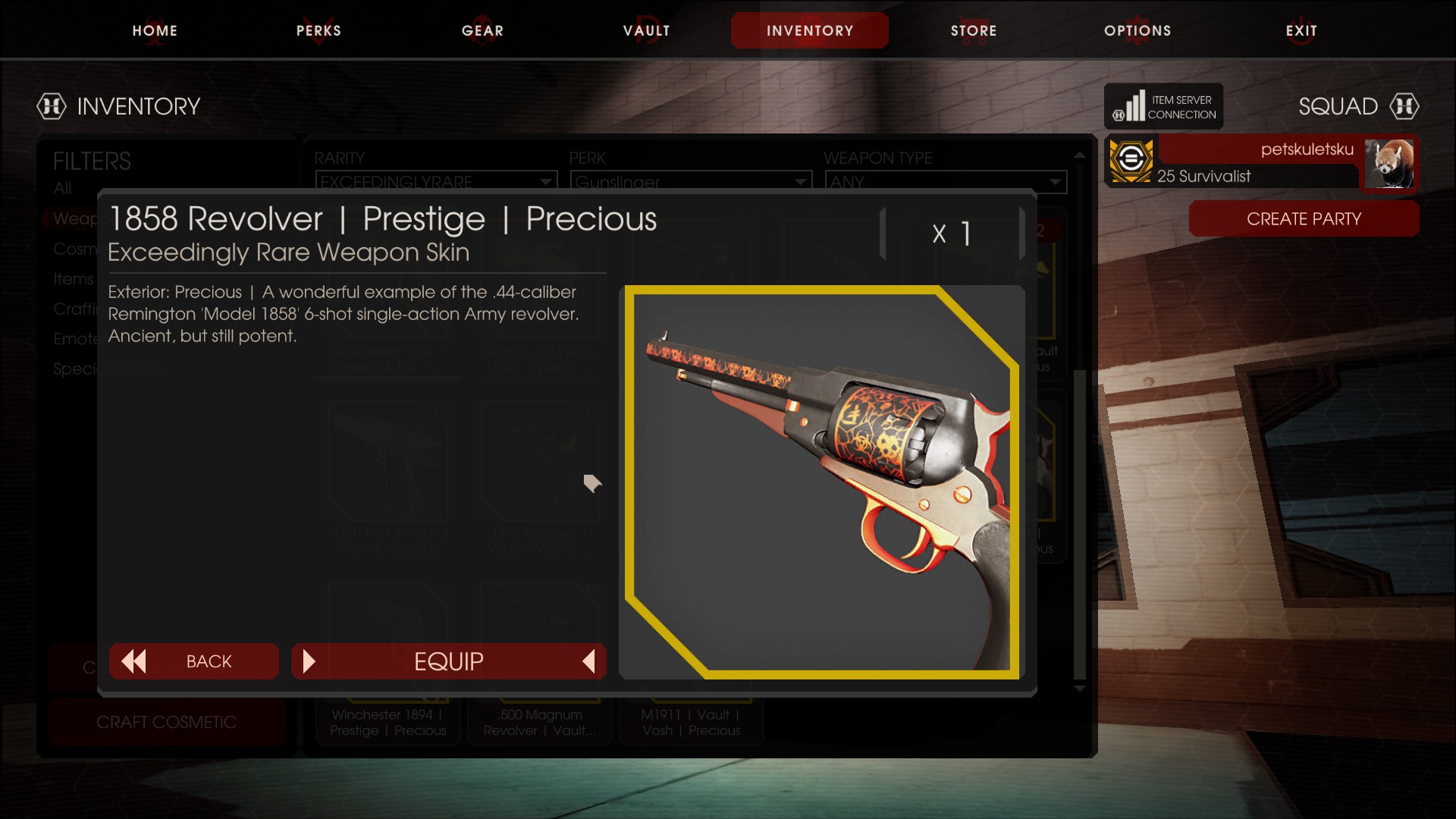Visit the Store tab
Screen dimensions: 1456x819
click(x=974, y=30)
